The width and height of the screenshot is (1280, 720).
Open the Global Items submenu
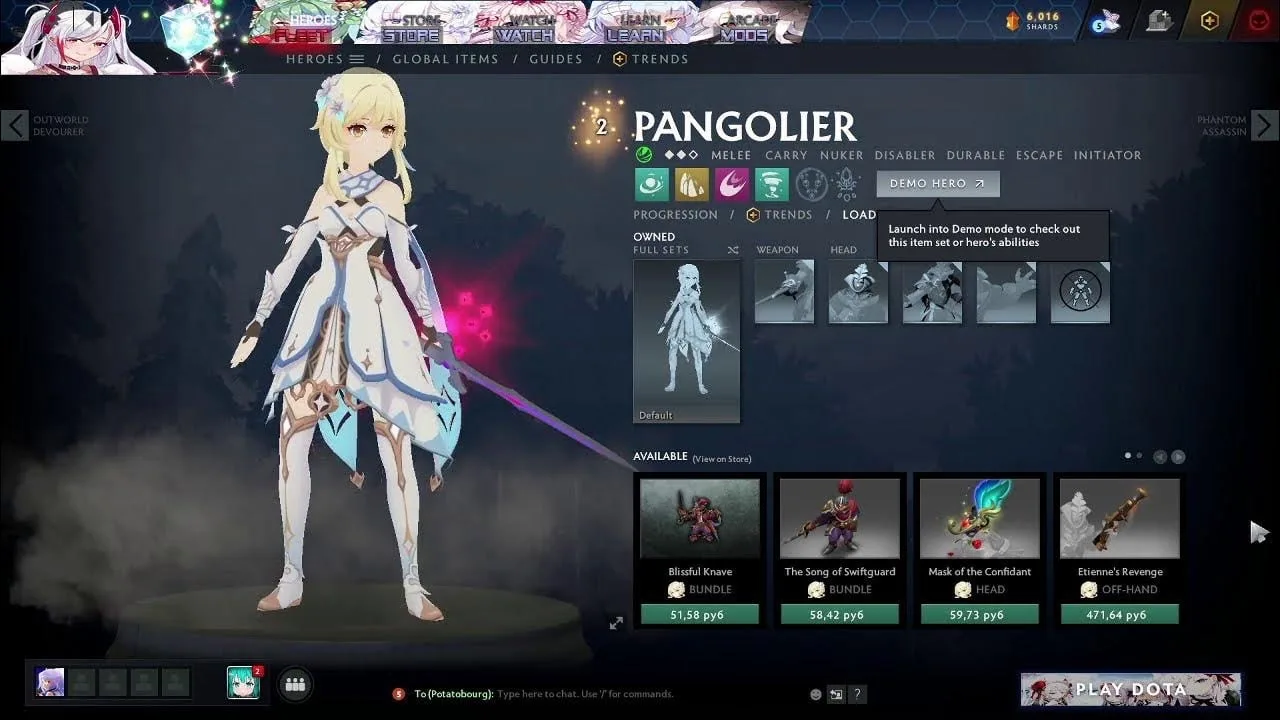coord(445,59)
